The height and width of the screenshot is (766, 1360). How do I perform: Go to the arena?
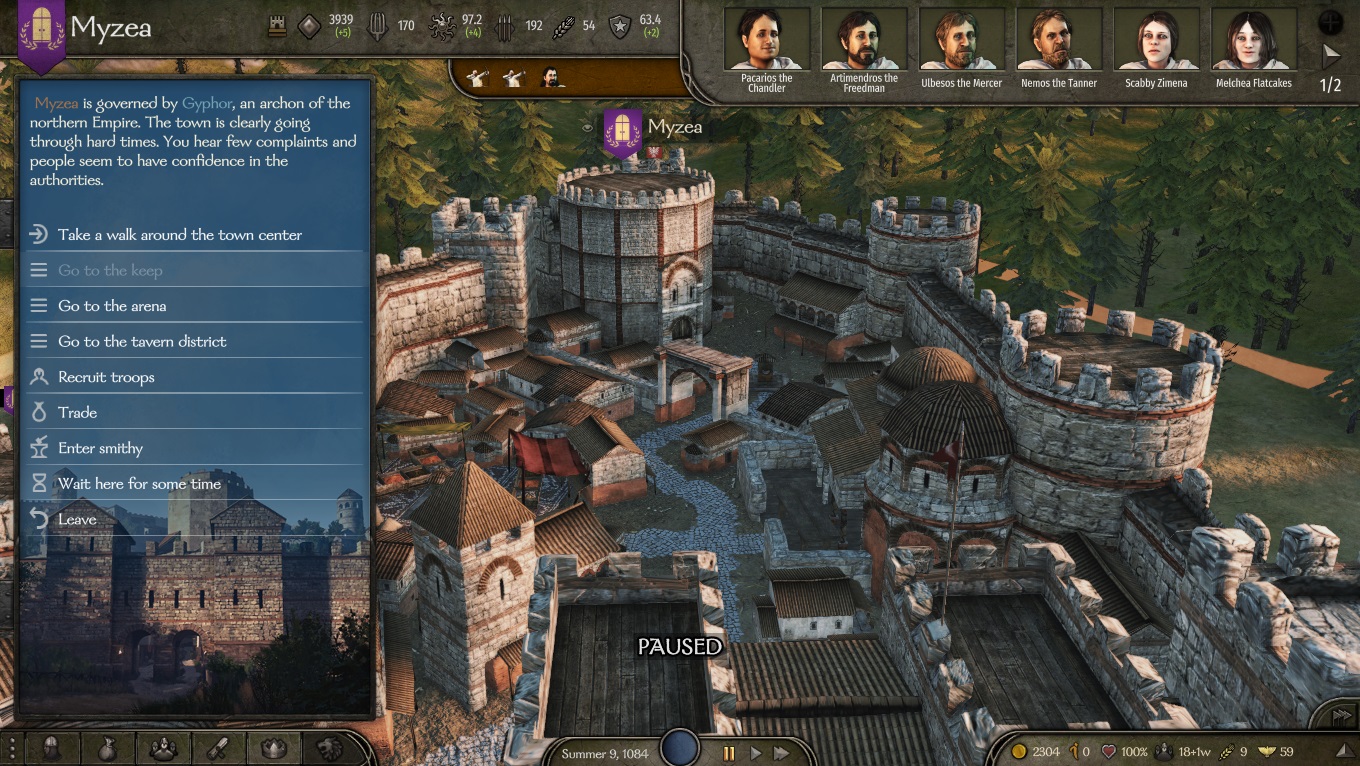tap(112, 306)
